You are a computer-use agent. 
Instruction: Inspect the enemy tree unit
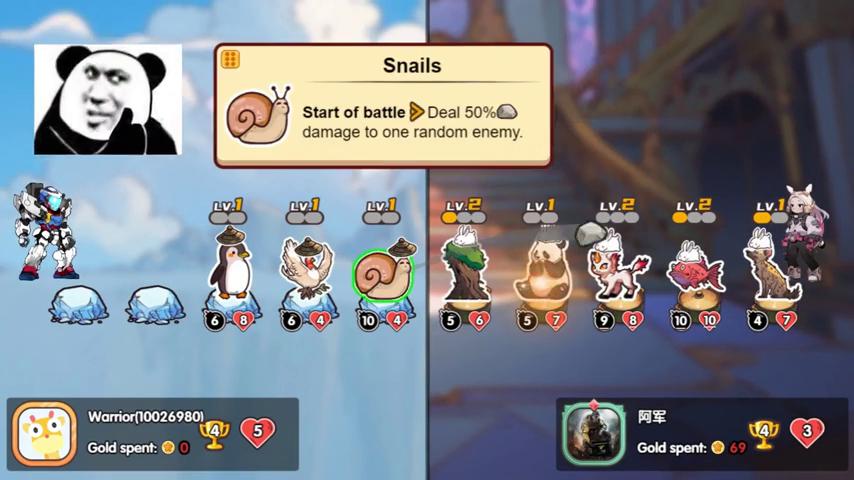click(465, 268)
